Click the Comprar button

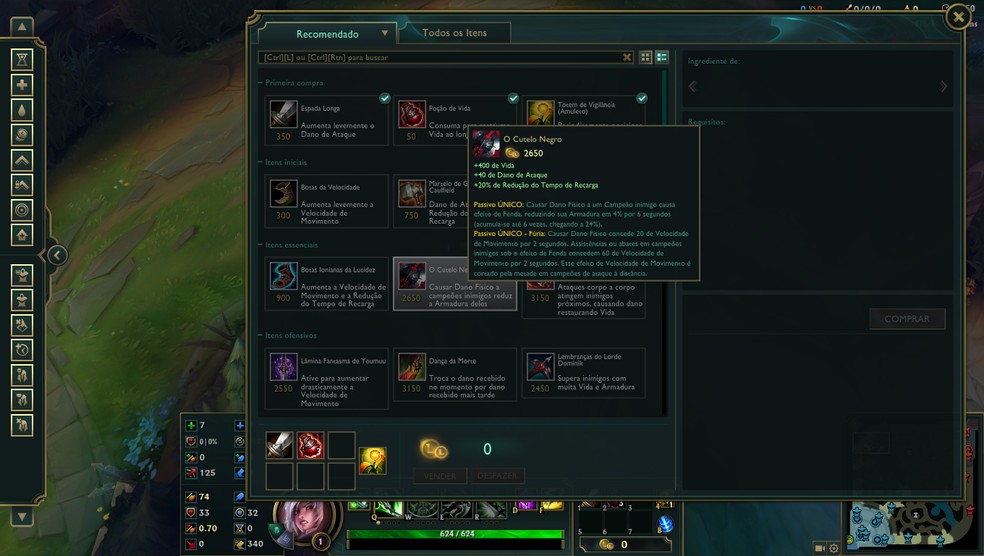tap(907, 319)
